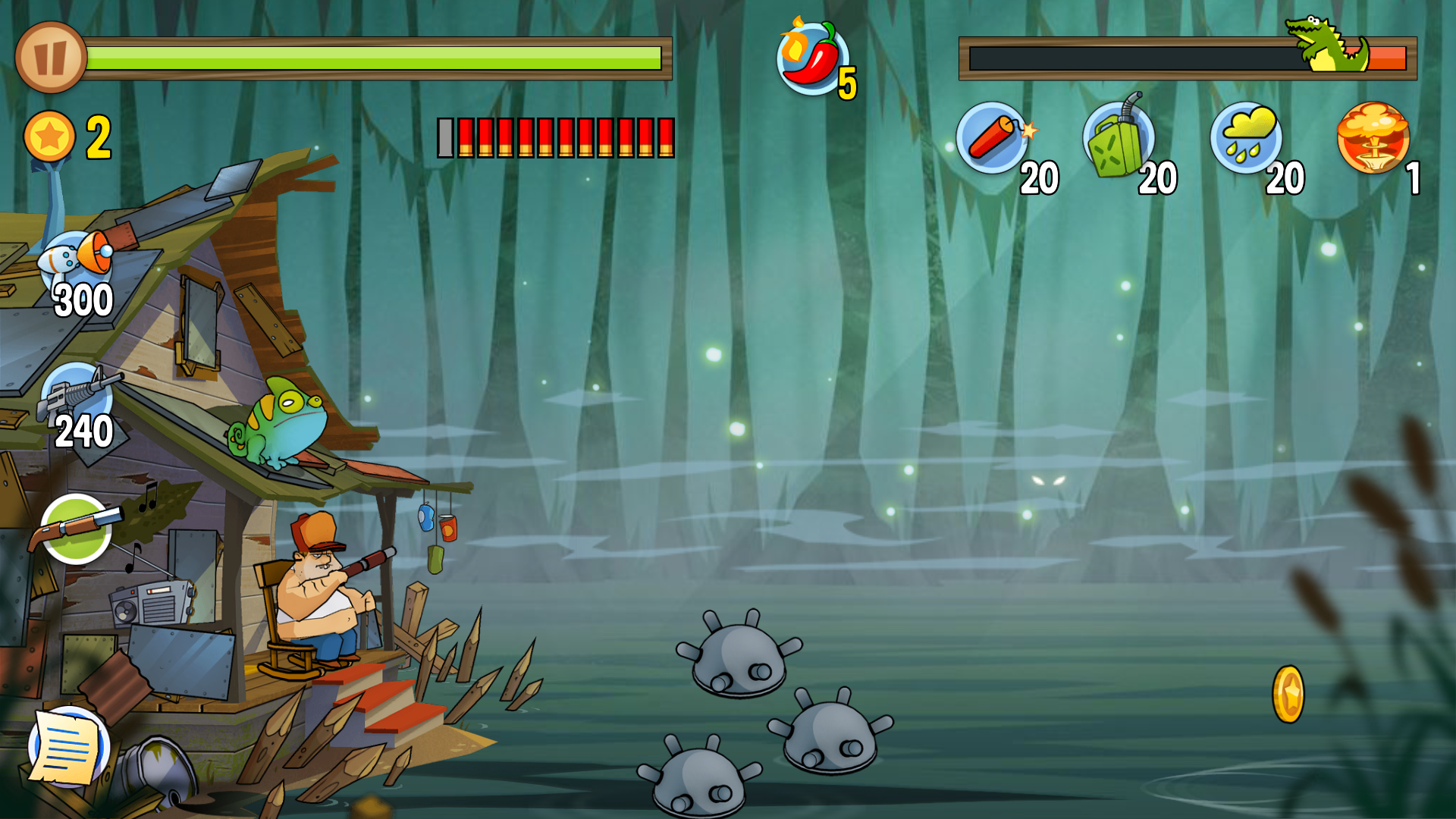Choose the shotgun weapon

tap(76, 529)
